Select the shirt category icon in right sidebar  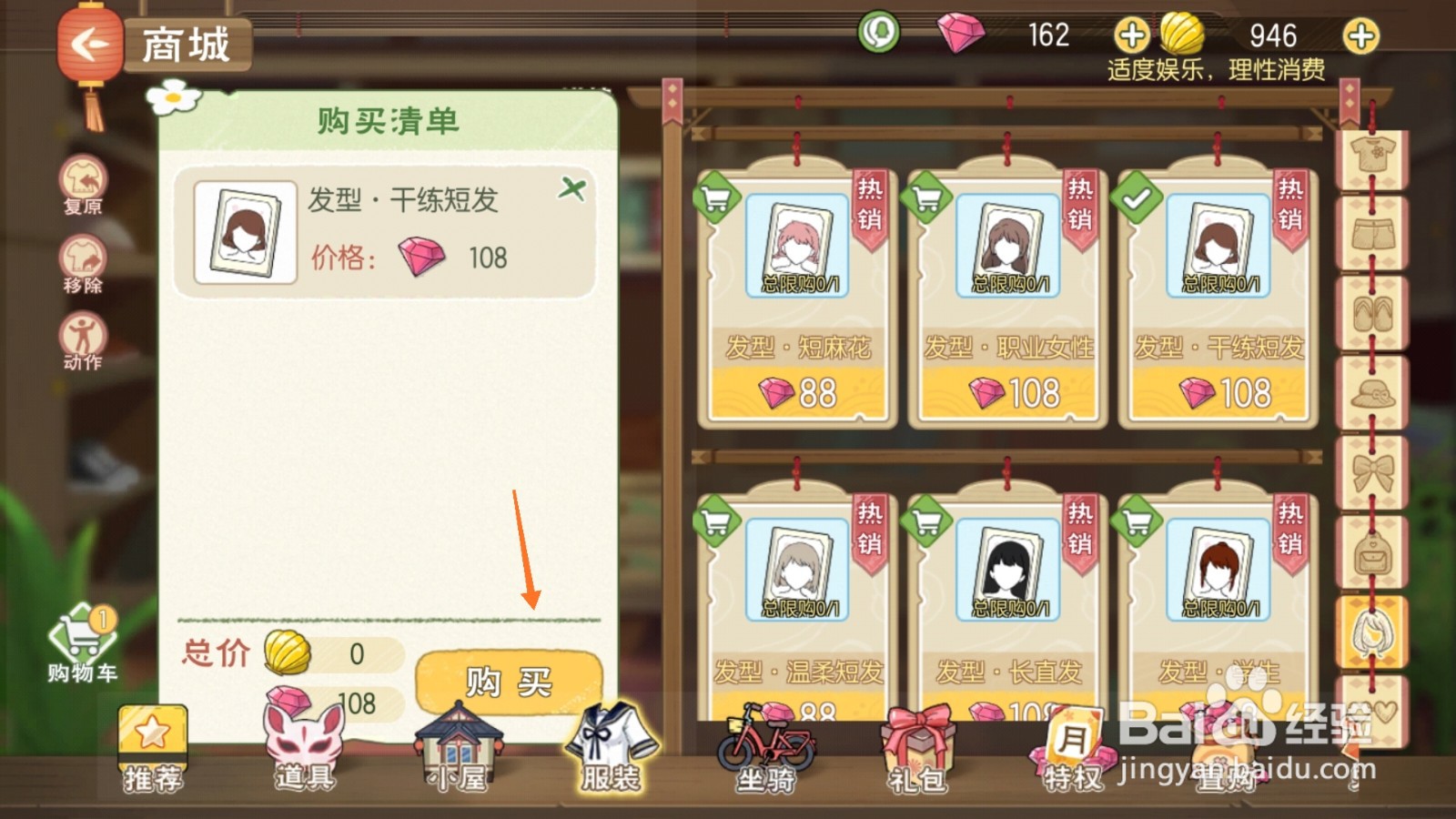pos(1374,156)
